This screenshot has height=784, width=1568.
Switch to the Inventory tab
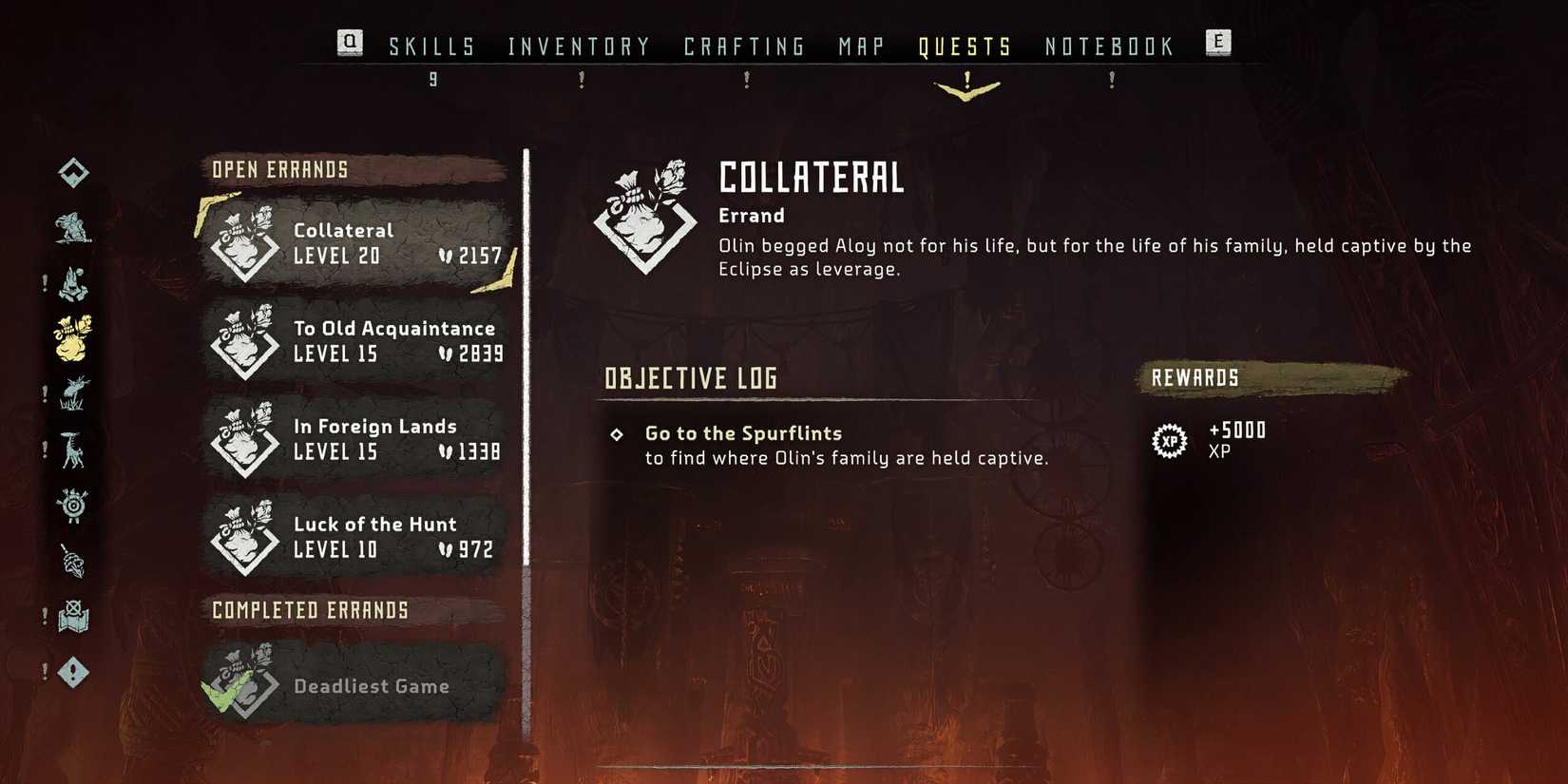click(578, 45)
